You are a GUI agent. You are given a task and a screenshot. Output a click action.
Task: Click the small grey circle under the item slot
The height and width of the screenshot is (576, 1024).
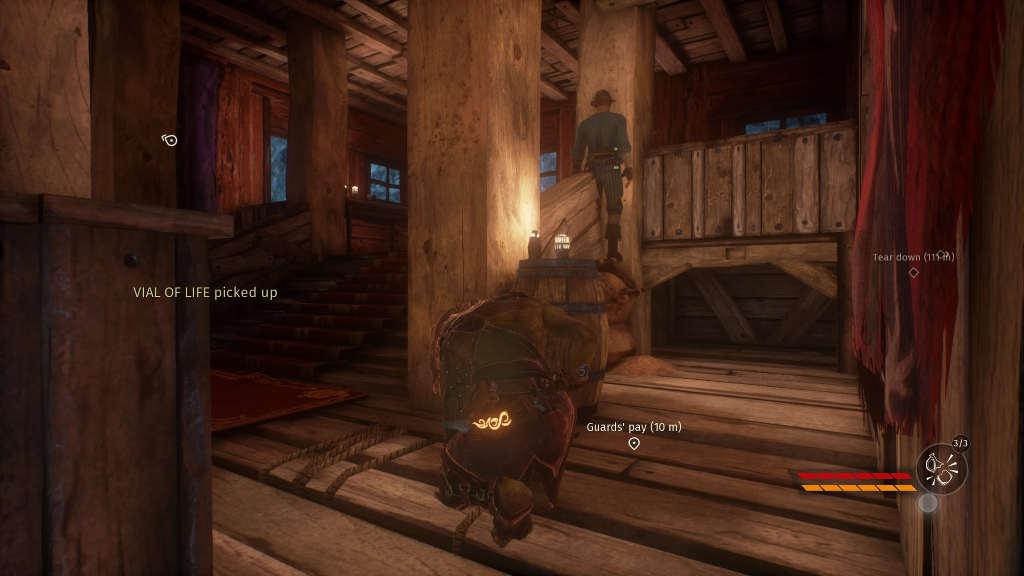click(928, 503)
